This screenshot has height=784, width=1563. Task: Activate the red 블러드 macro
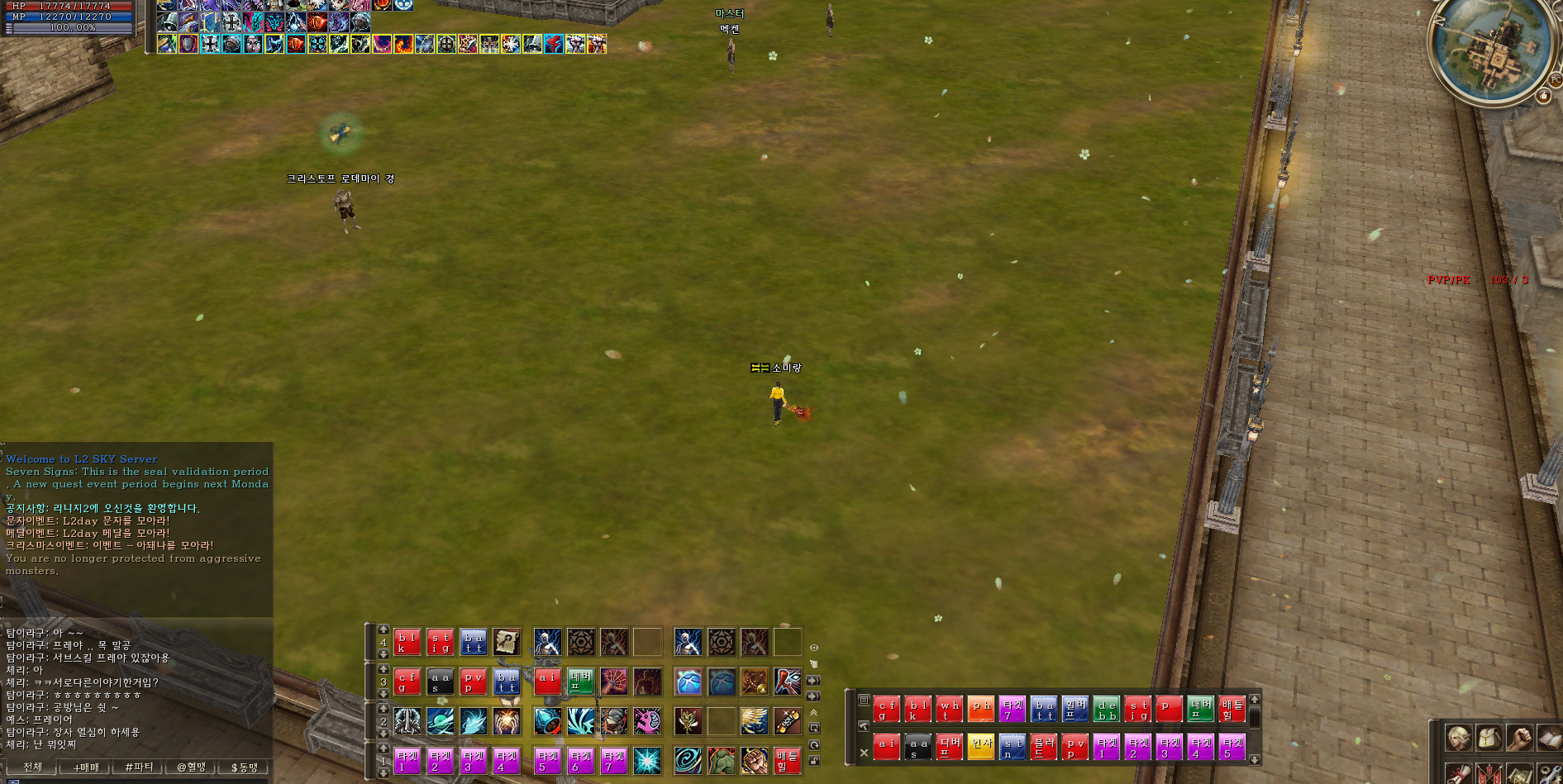coord(1043,748)
